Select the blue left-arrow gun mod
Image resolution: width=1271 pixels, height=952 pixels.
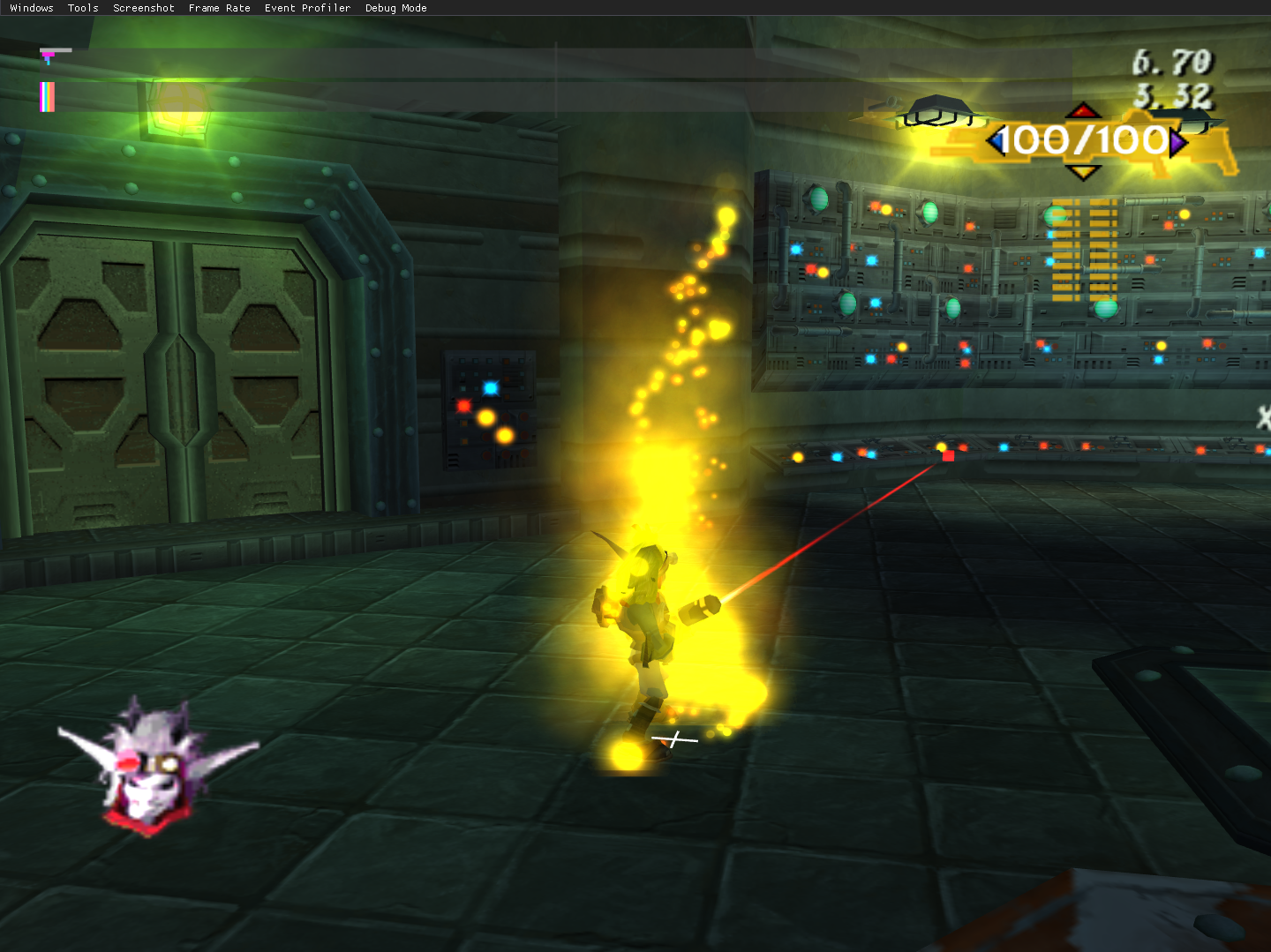pos(996,140)
